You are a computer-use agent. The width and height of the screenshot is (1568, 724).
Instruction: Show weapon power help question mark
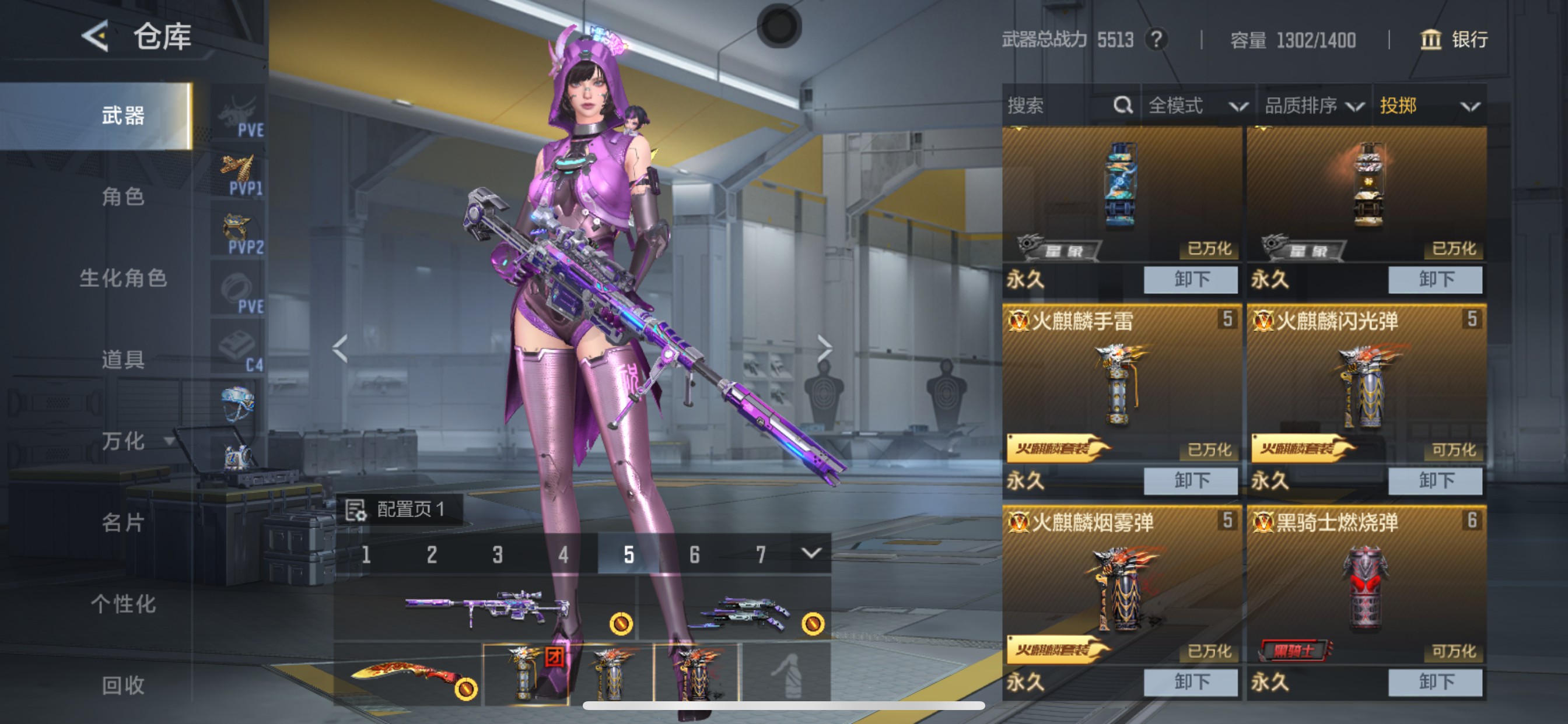click(1156, 40)
